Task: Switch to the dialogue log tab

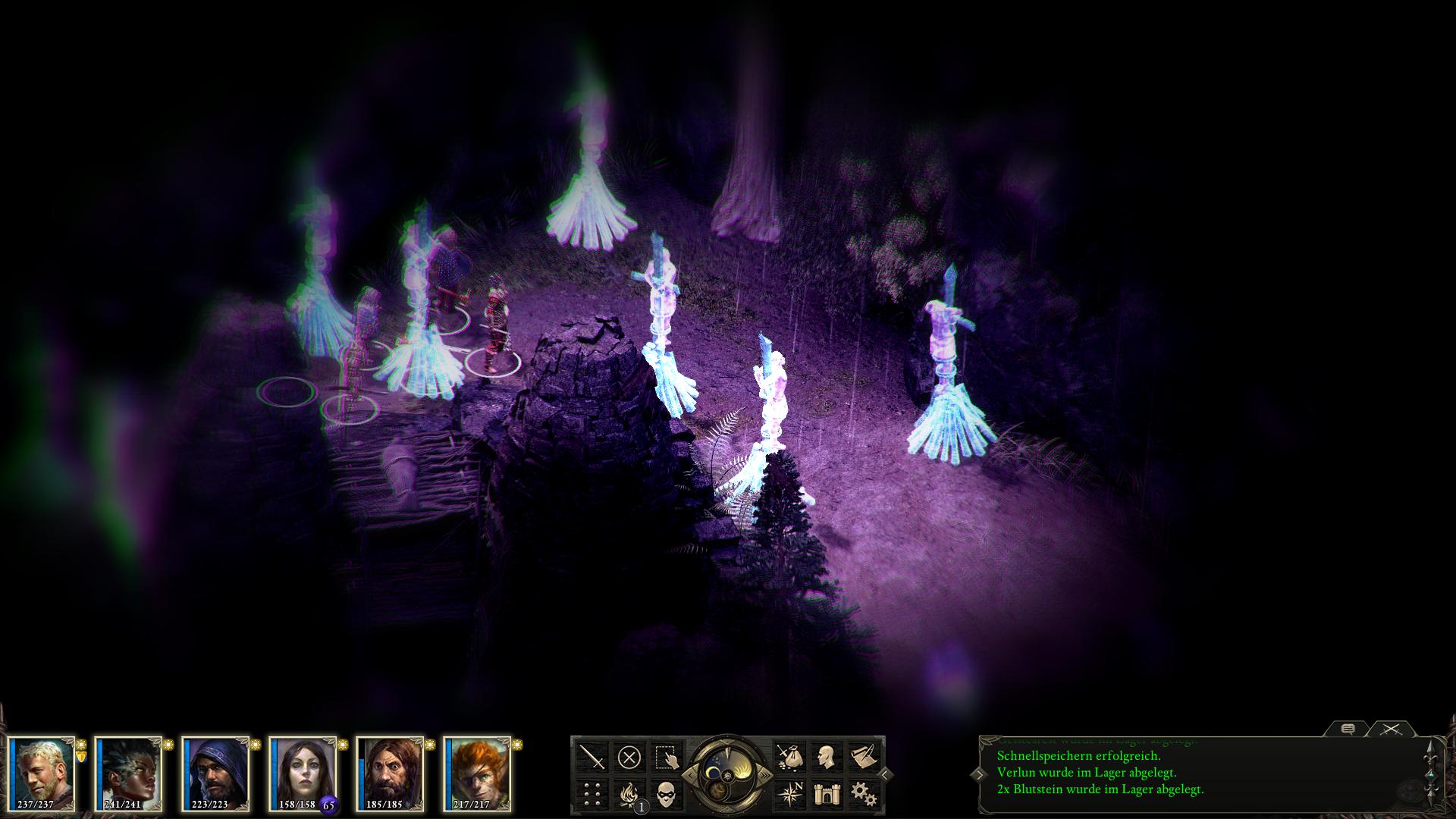Action: click(x=1348, y=729)
